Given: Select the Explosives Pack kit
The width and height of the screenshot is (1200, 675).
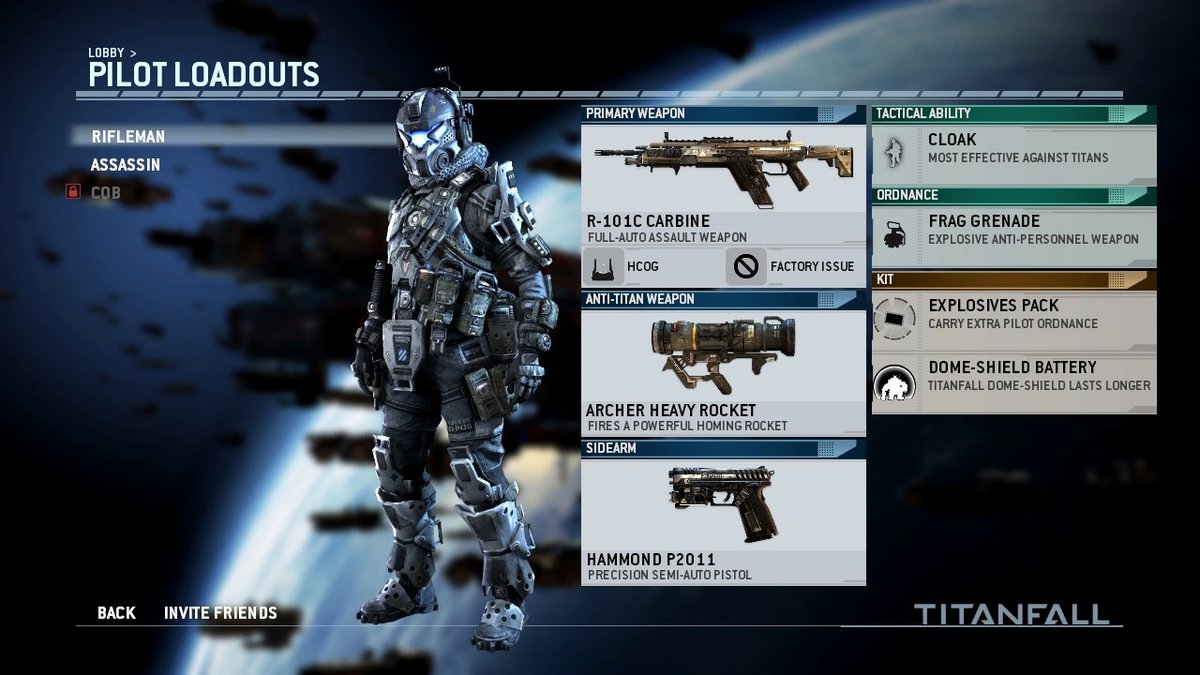Looking at the screenshot, I should click(x=1014, y=315).
